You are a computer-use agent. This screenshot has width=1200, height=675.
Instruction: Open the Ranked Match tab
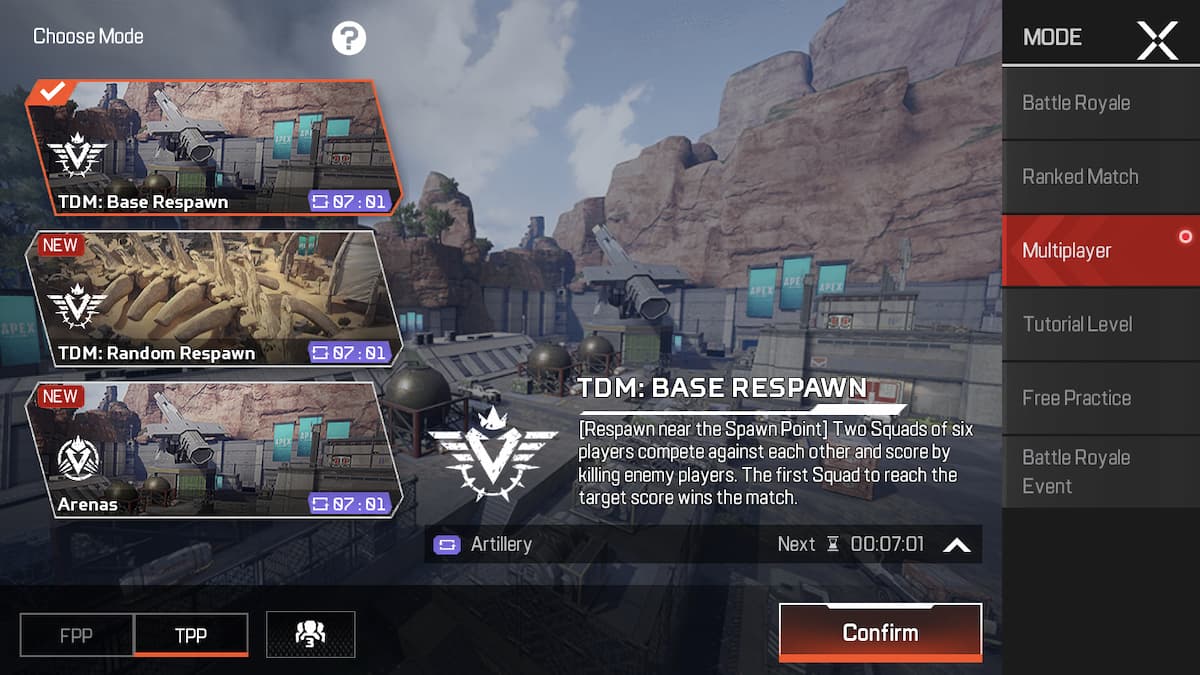coord(1100,177)
